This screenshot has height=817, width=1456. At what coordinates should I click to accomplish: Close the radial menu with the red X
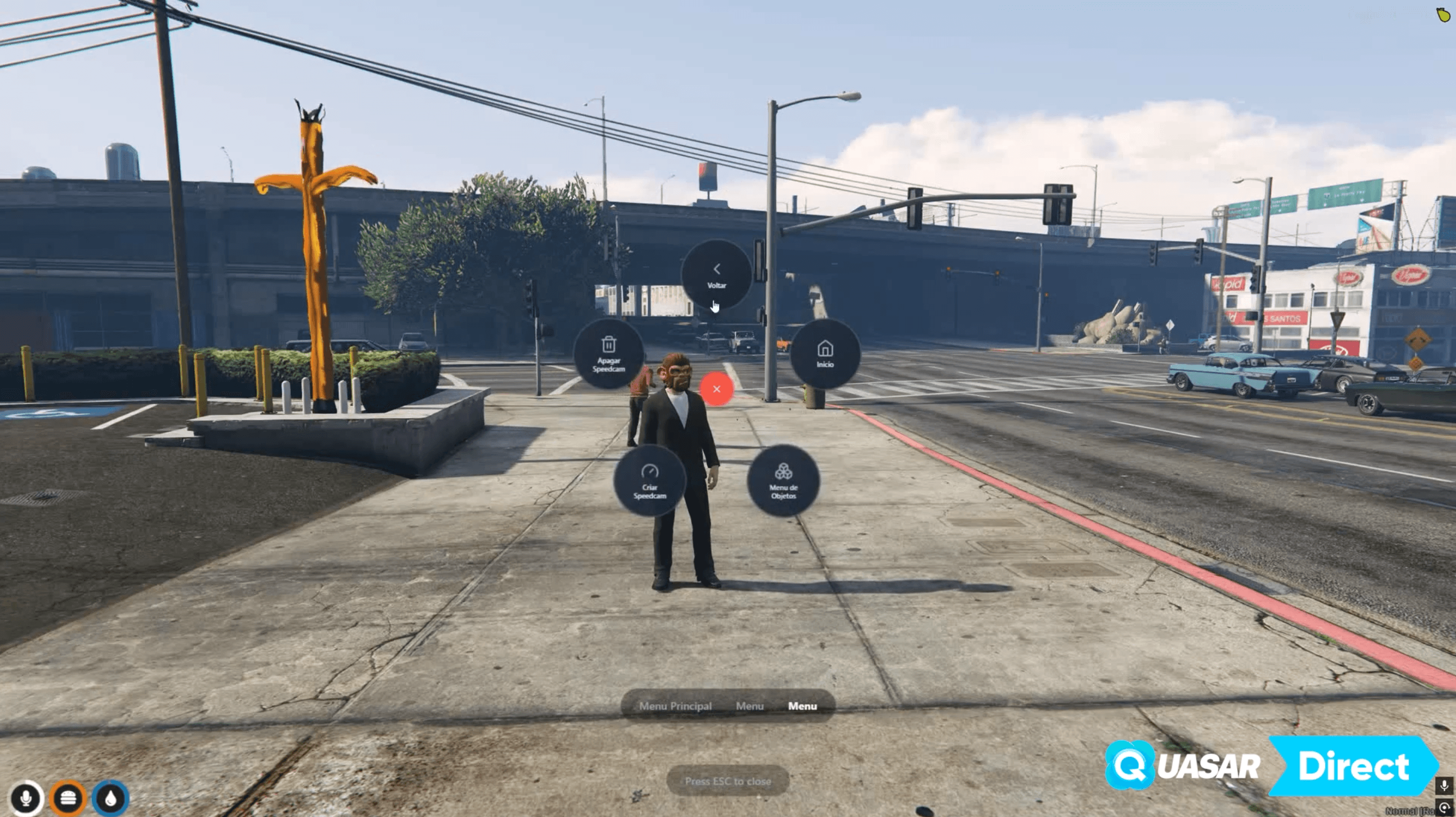[x=717, y=389]
